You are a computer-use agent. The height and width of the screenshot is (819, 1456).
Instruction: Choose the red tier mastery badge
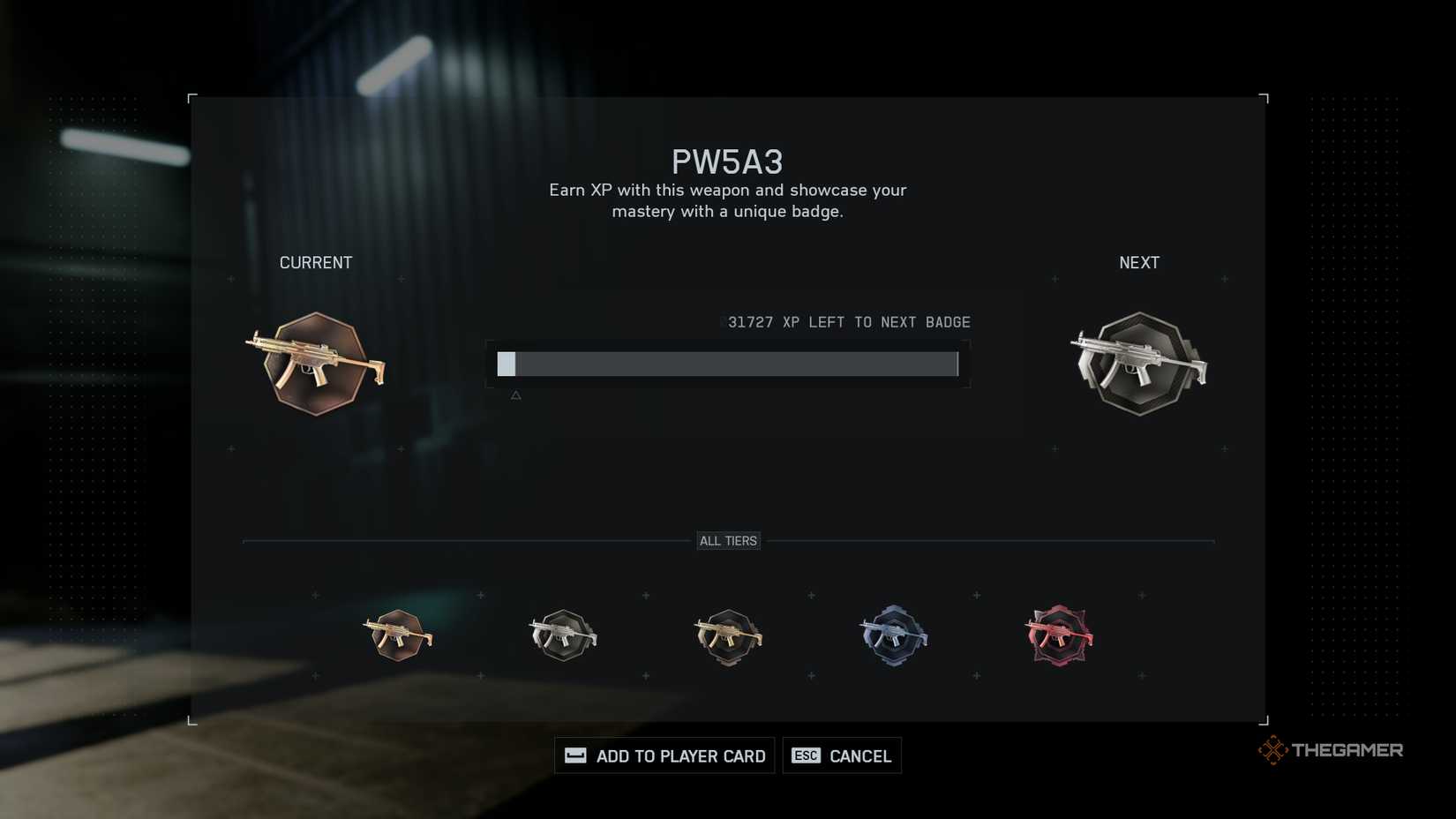1059,635
